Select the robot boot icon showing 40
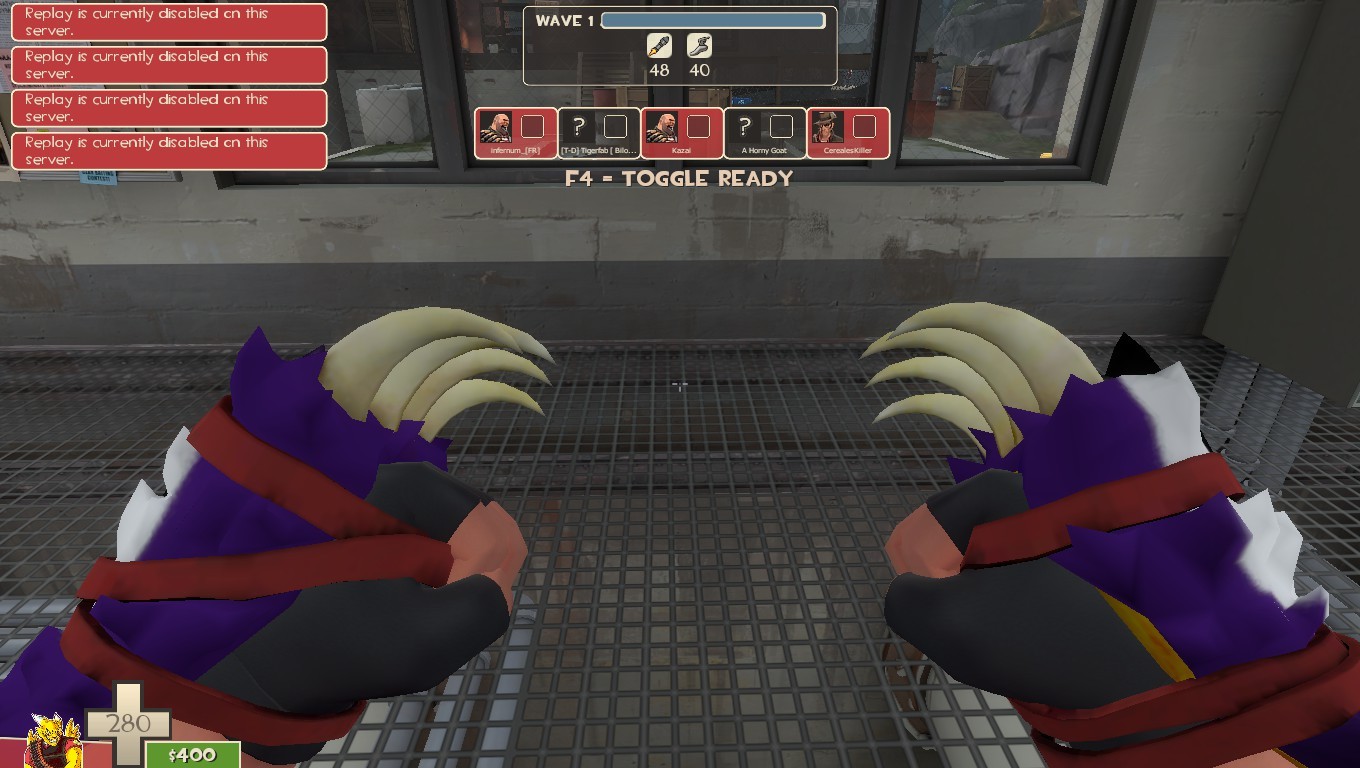This screenshot has width=1360, height=768. coord(699,47)
